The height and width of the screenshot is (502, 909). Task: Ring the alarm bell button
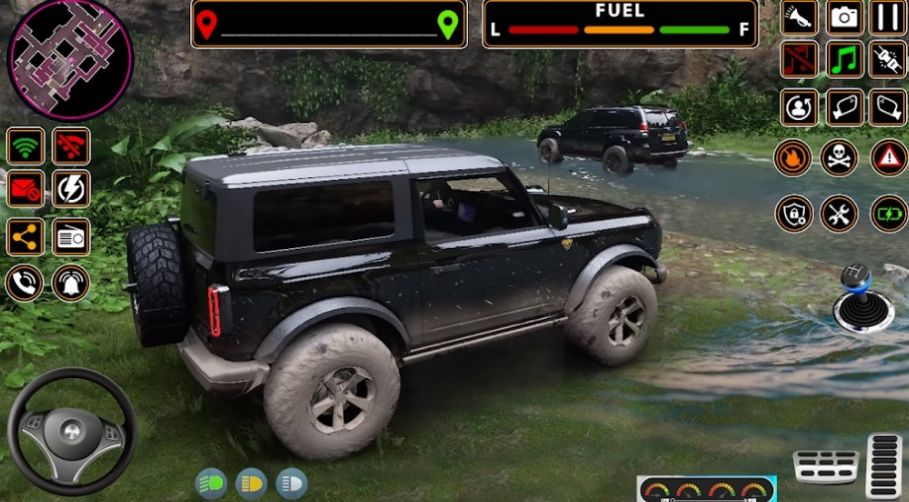pyautogui.click(x=71, y=283)
